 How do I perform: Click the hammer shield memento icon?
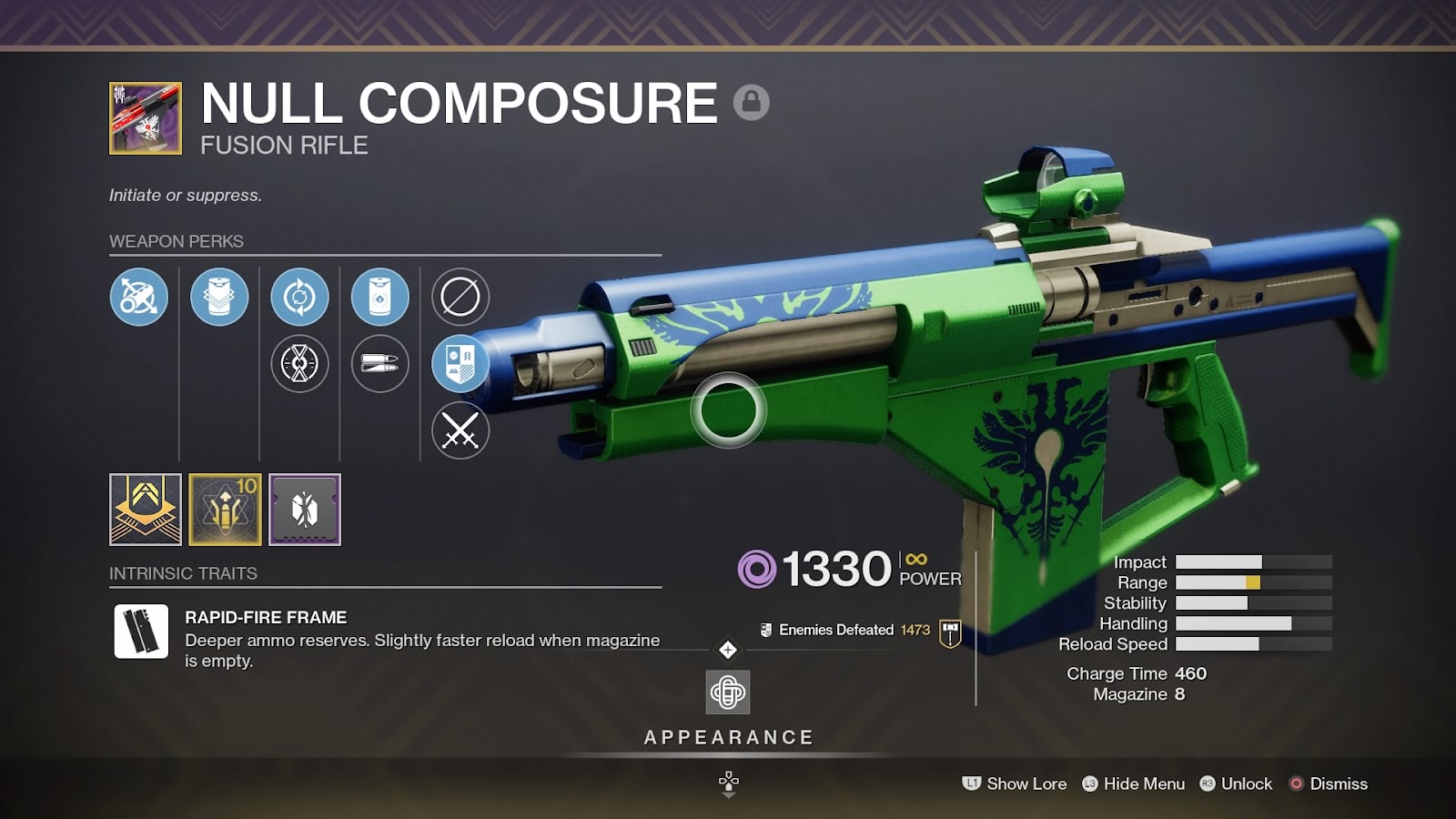pos(950,632)
